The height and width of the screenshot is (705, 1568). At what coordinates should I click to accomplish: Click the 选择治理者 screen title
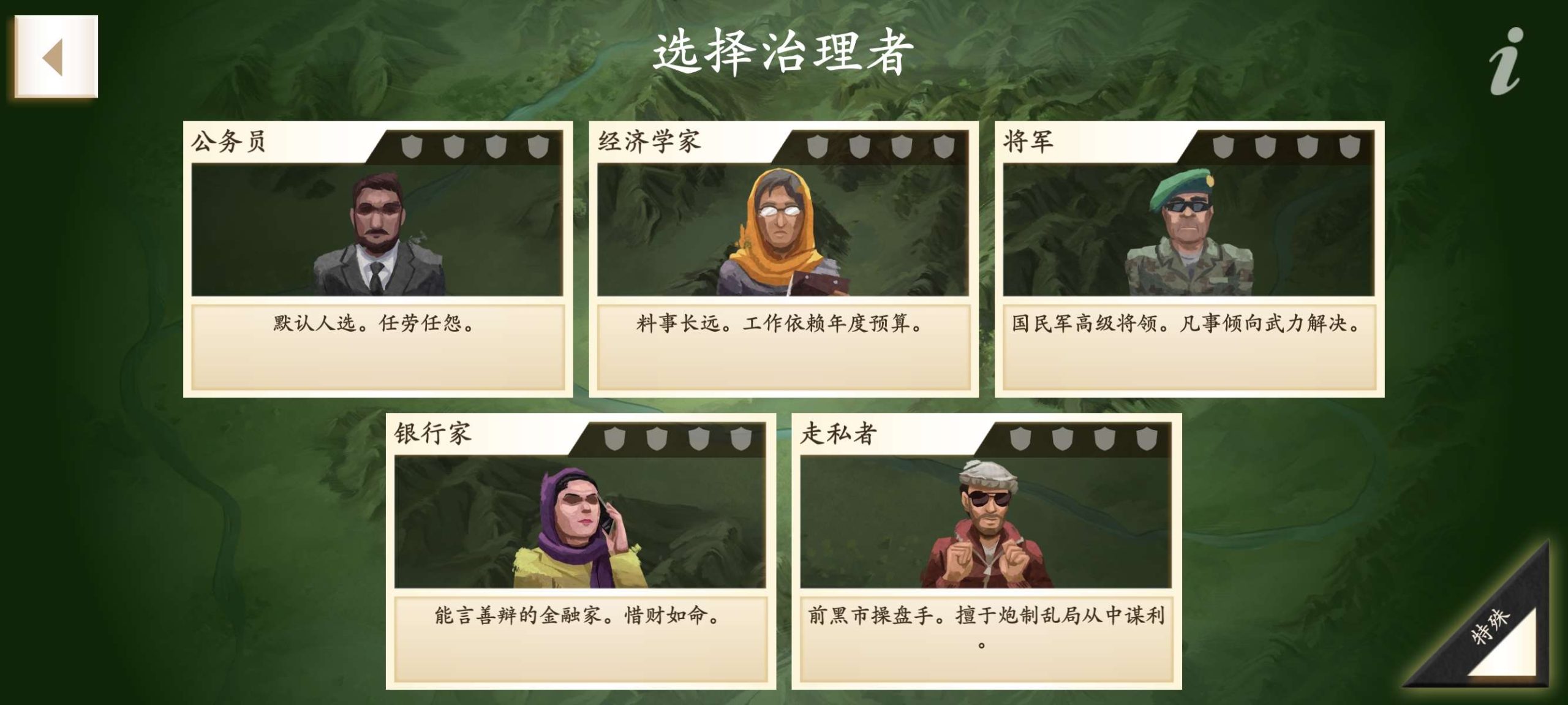(784, 52)
